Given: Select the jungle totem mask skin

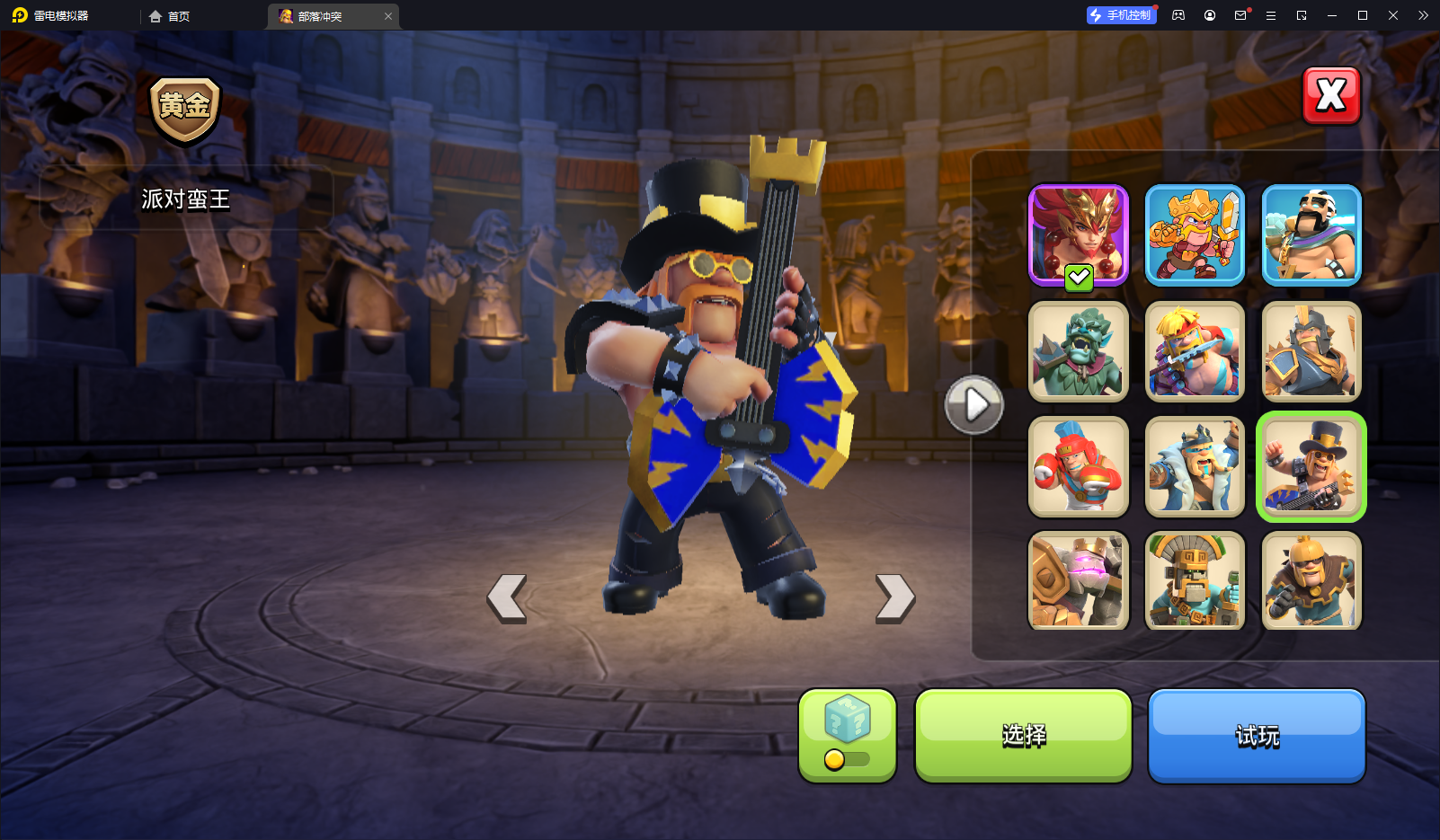Looking at the screenshot, I should coord(1195,580).
